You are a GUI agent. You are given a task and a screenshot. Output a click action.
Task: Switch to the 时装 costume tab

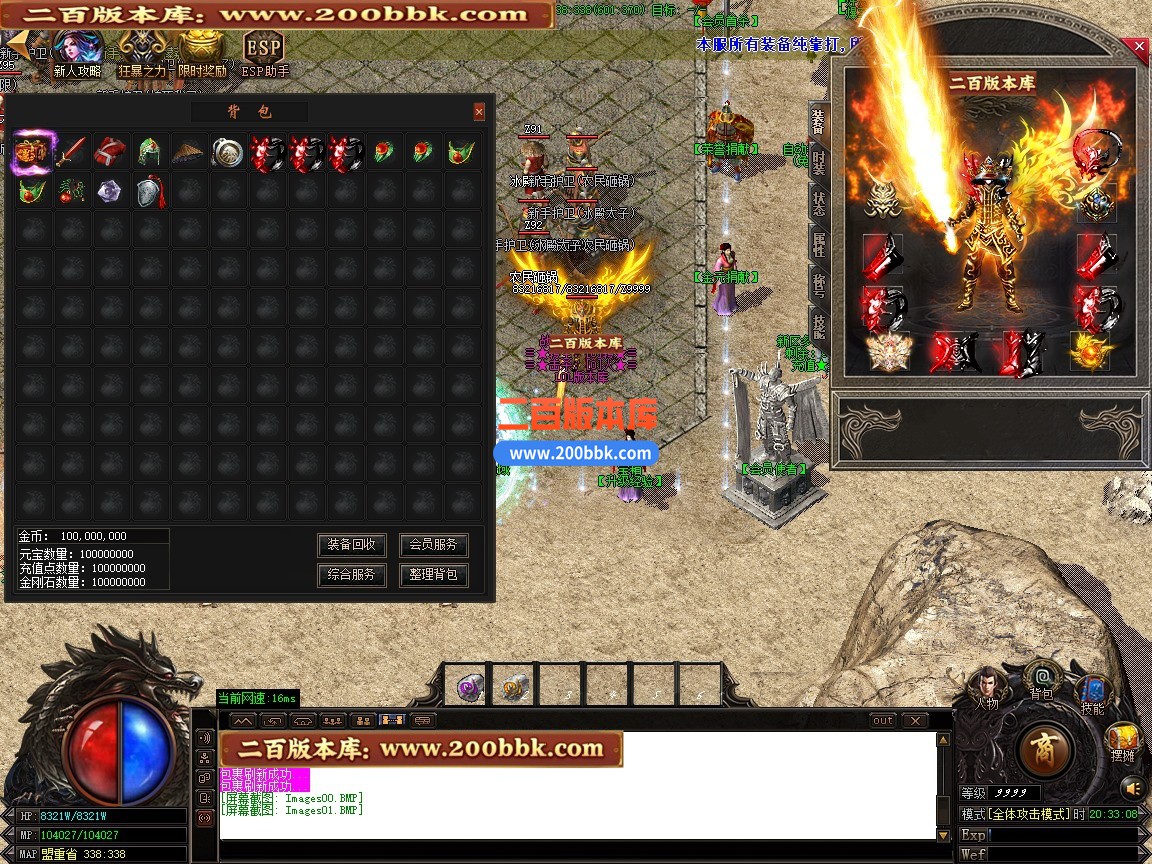pyautogui.click(x=819, y=160)
